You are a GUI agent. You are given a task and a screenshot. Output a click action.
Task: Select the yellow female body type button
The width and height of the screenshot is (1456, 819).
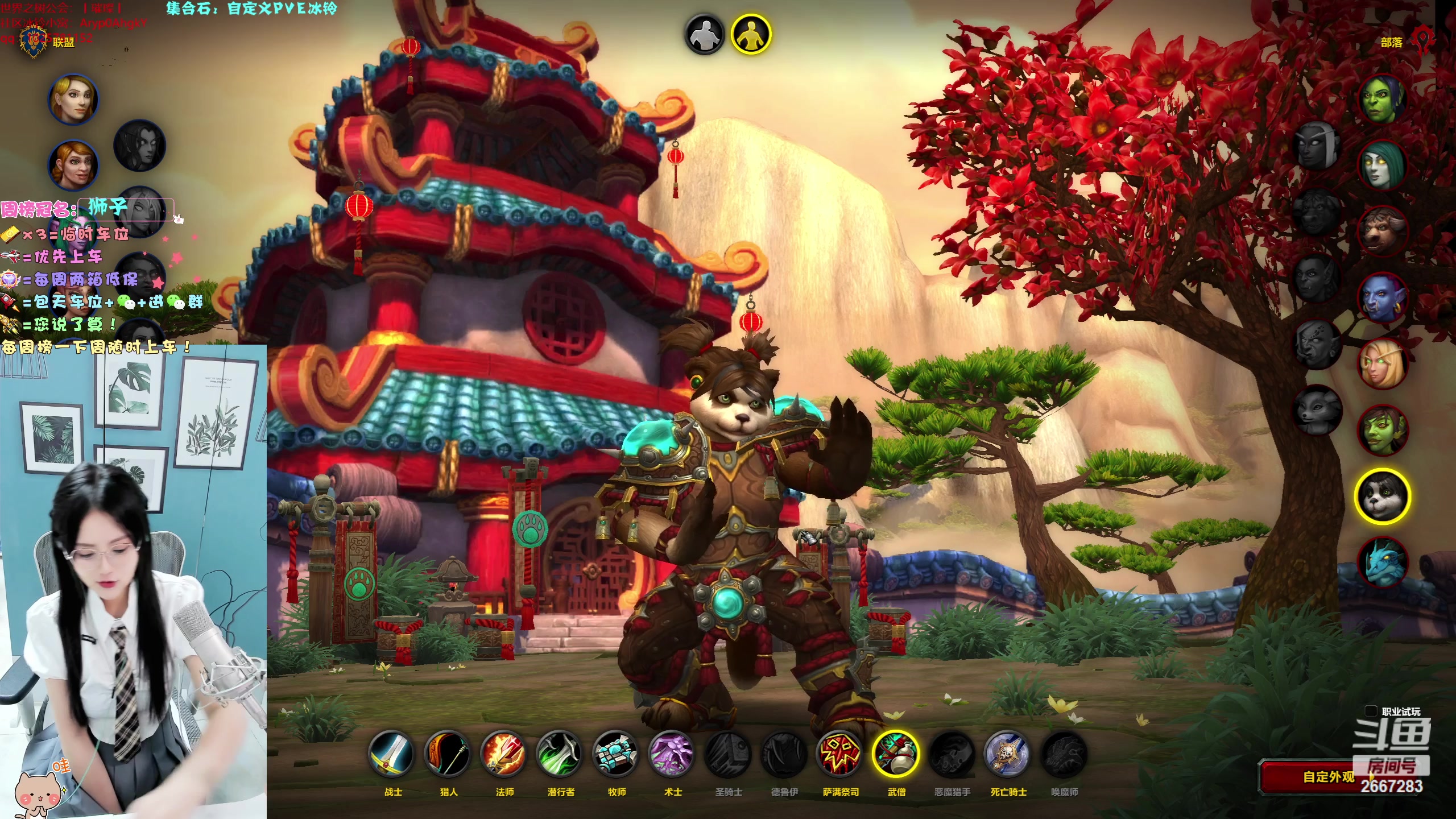pyautogui.click(x=751, y=34)
